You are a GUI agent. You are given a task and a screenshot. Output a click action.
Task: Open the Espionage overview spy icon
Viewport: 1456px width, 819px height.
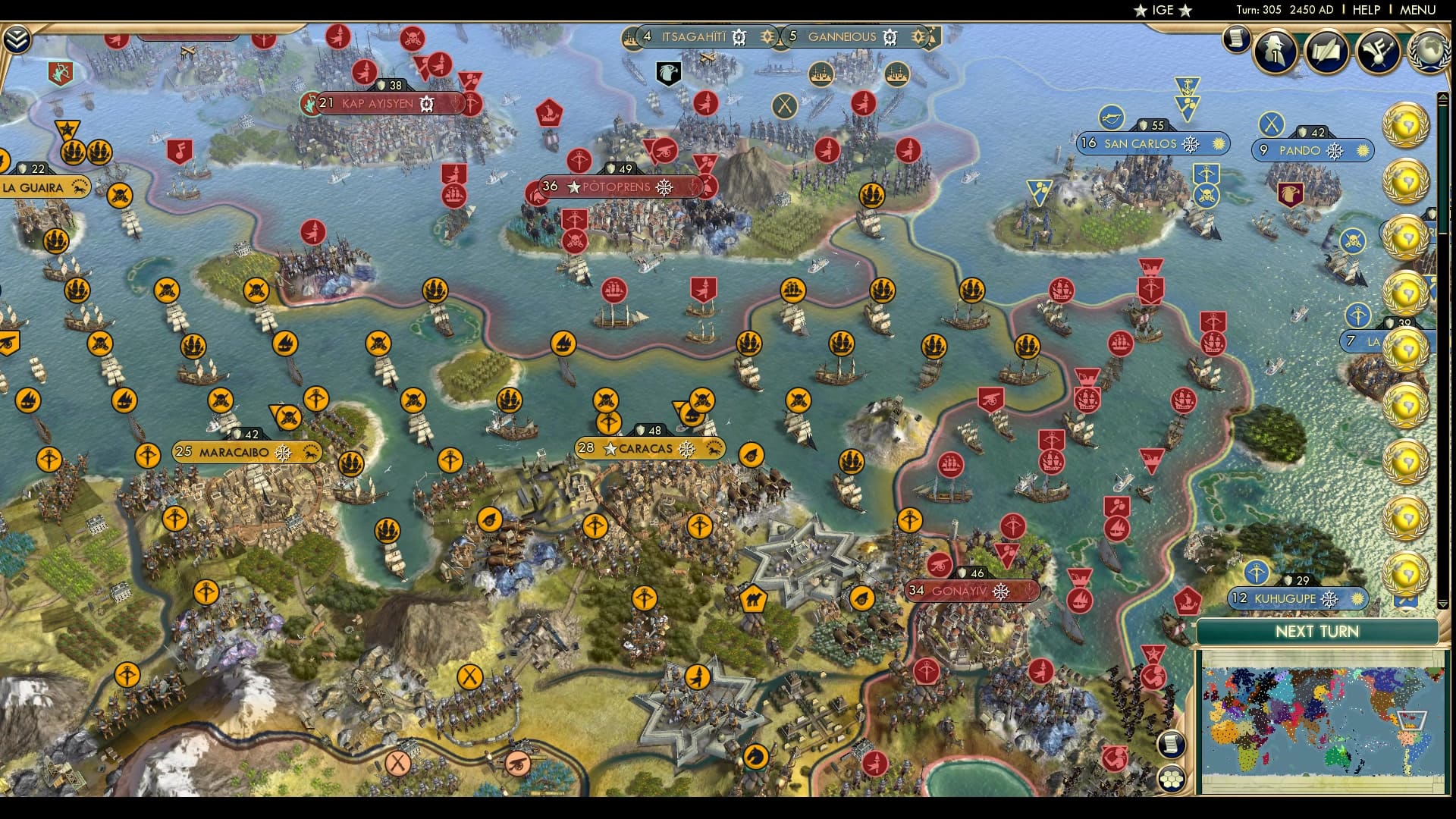pos(1274,53)
